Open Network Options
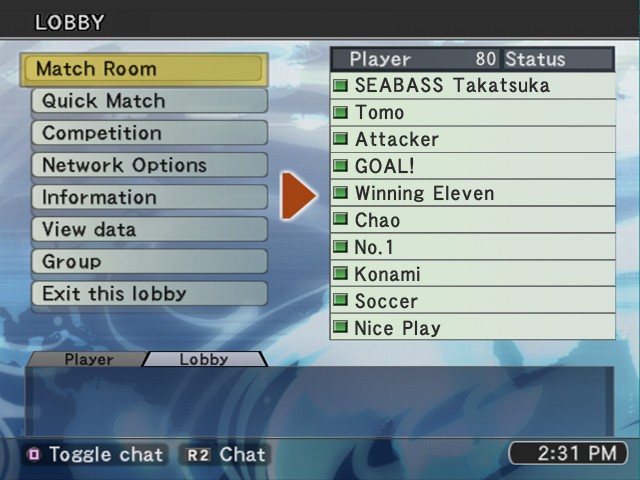Image resolution: width=640 pixels, height=480 pixels. (x=149, y=165)
